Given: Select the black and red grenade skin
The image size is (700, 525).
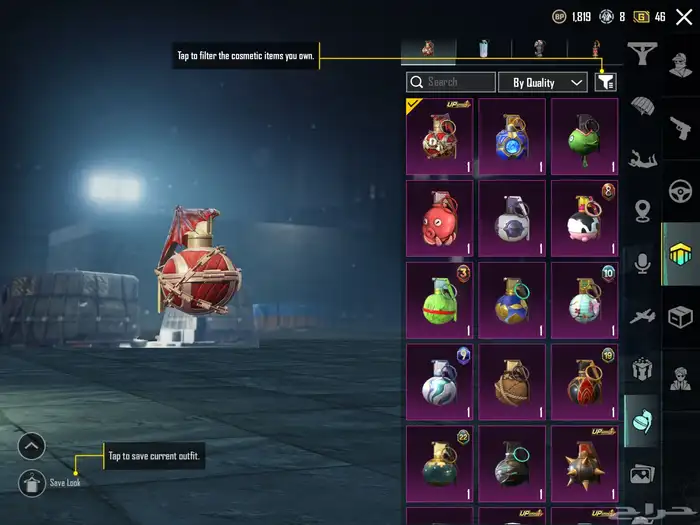Looking at the screenshot, I should pos(584,381).
